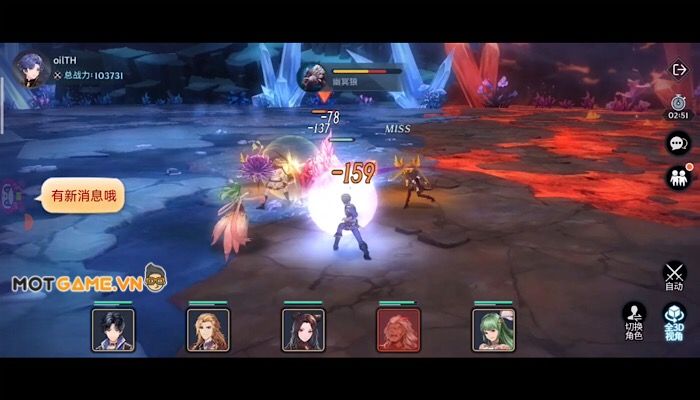Select the black-haired female hero portrait
This screenshot has height=400, width=700.
[x=302, y=329]
